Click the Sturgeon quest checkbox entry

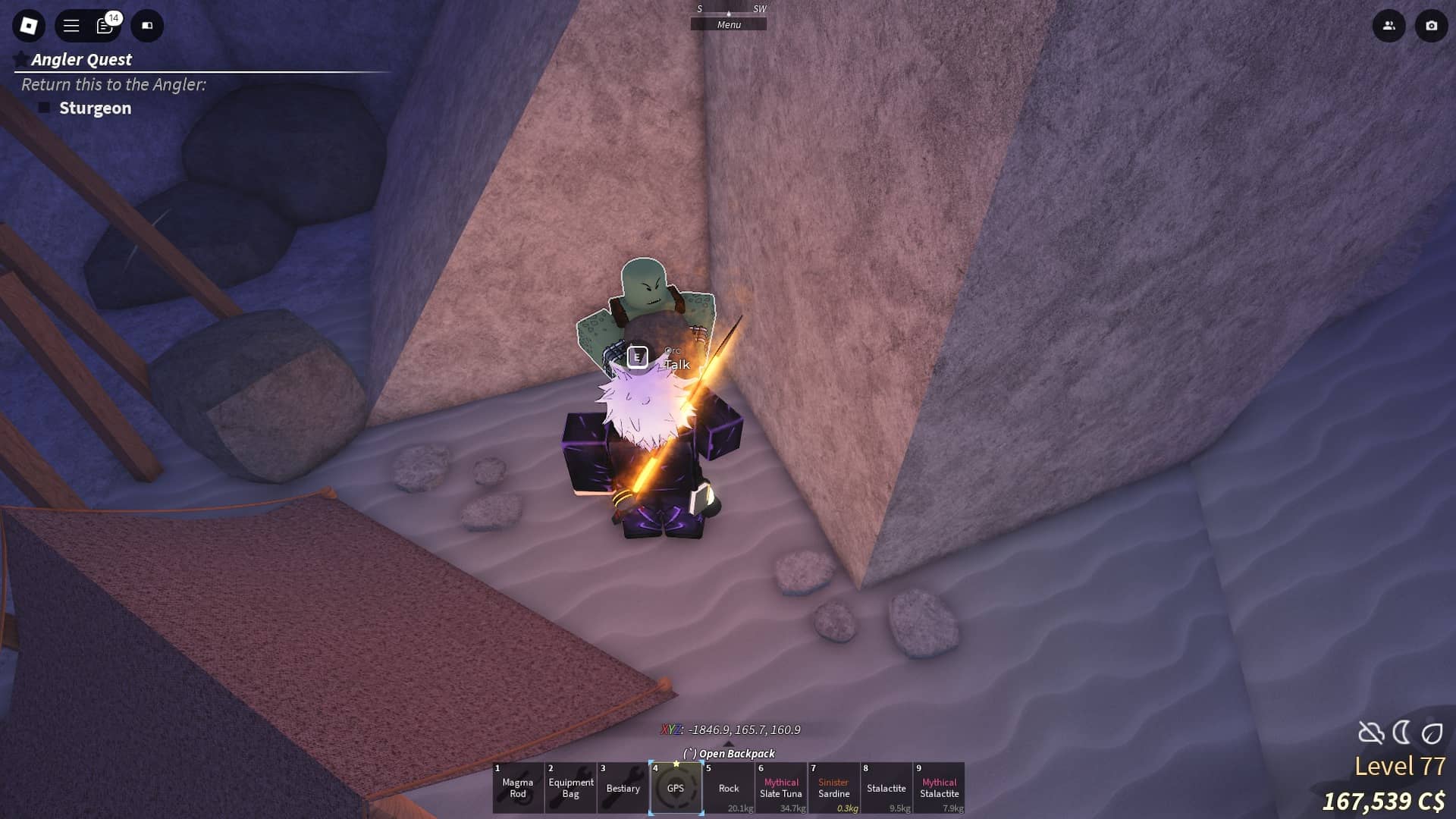83,108
